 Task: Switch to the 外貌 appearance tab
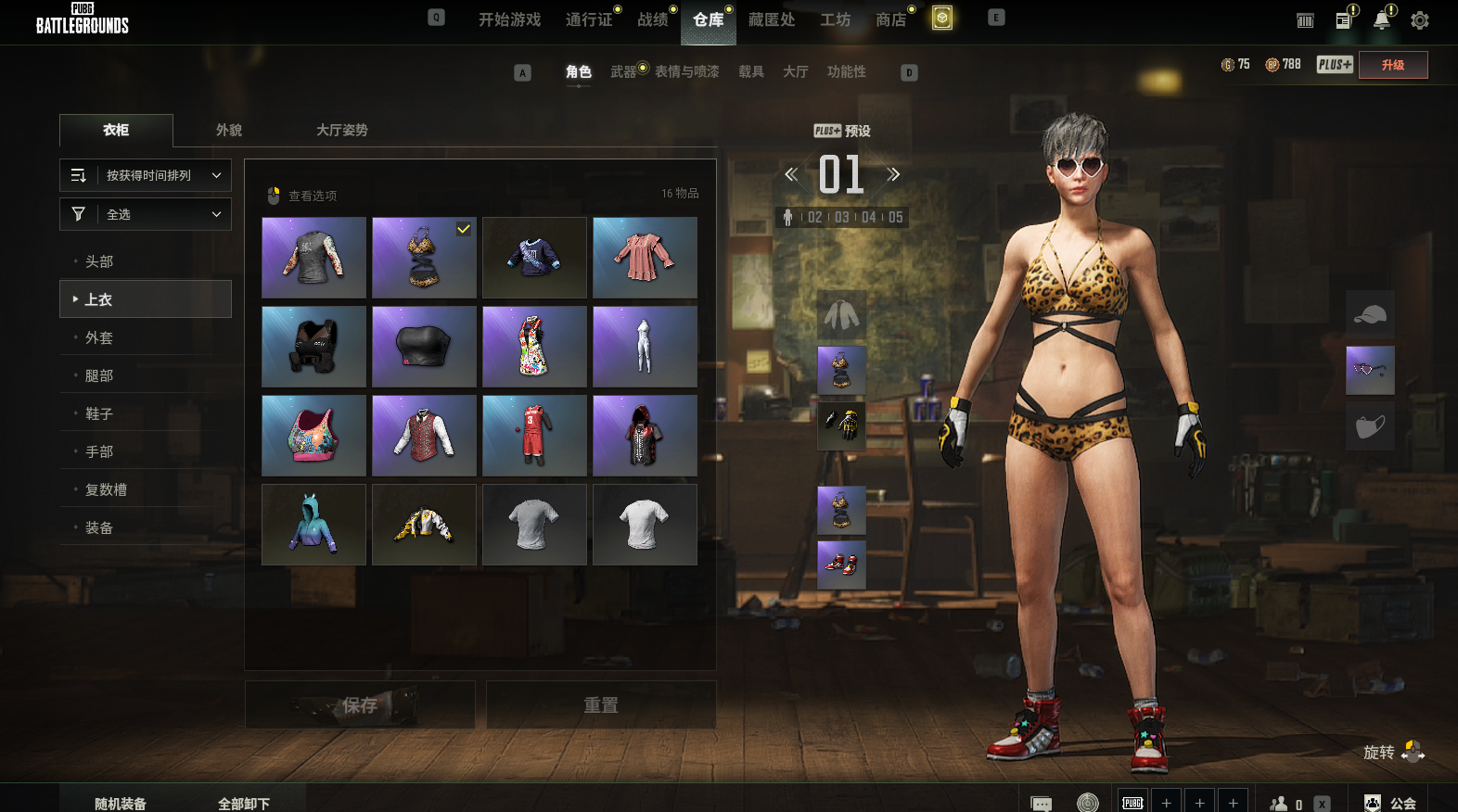[x=229, y=130]
